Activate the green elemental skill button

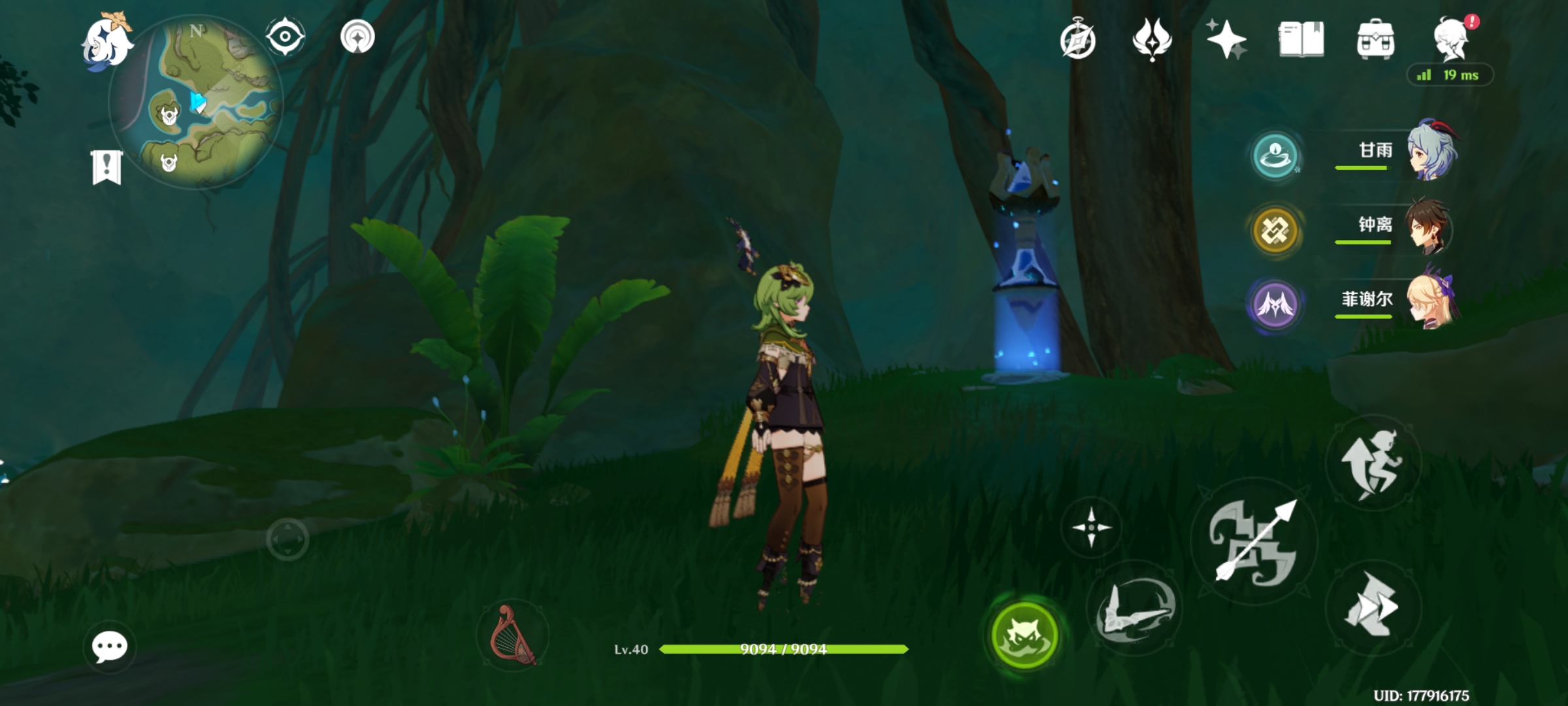point(1024,635)
